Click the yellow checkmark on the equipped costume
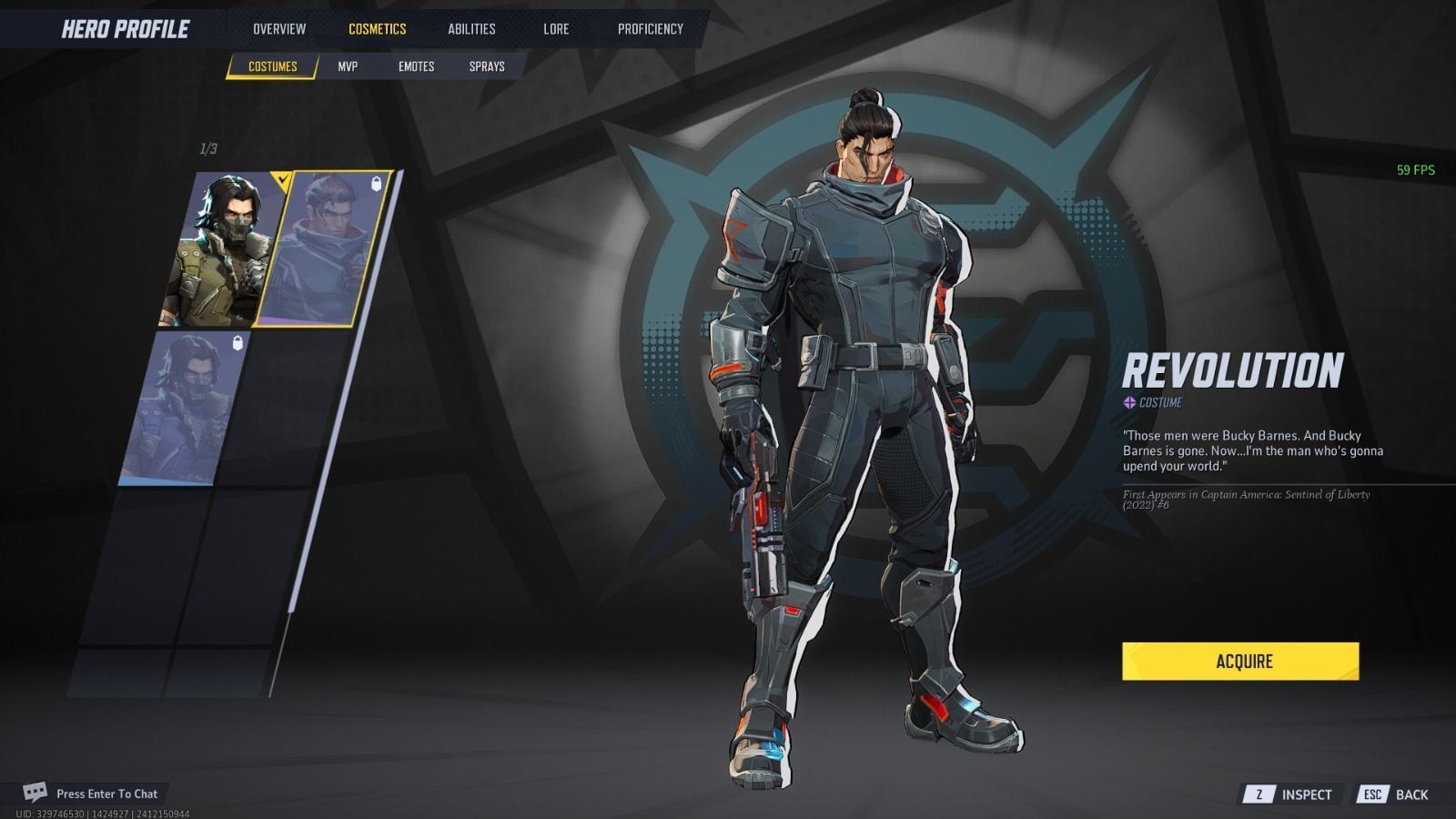The image size is (1456, 819). click(x=283, y=179)
